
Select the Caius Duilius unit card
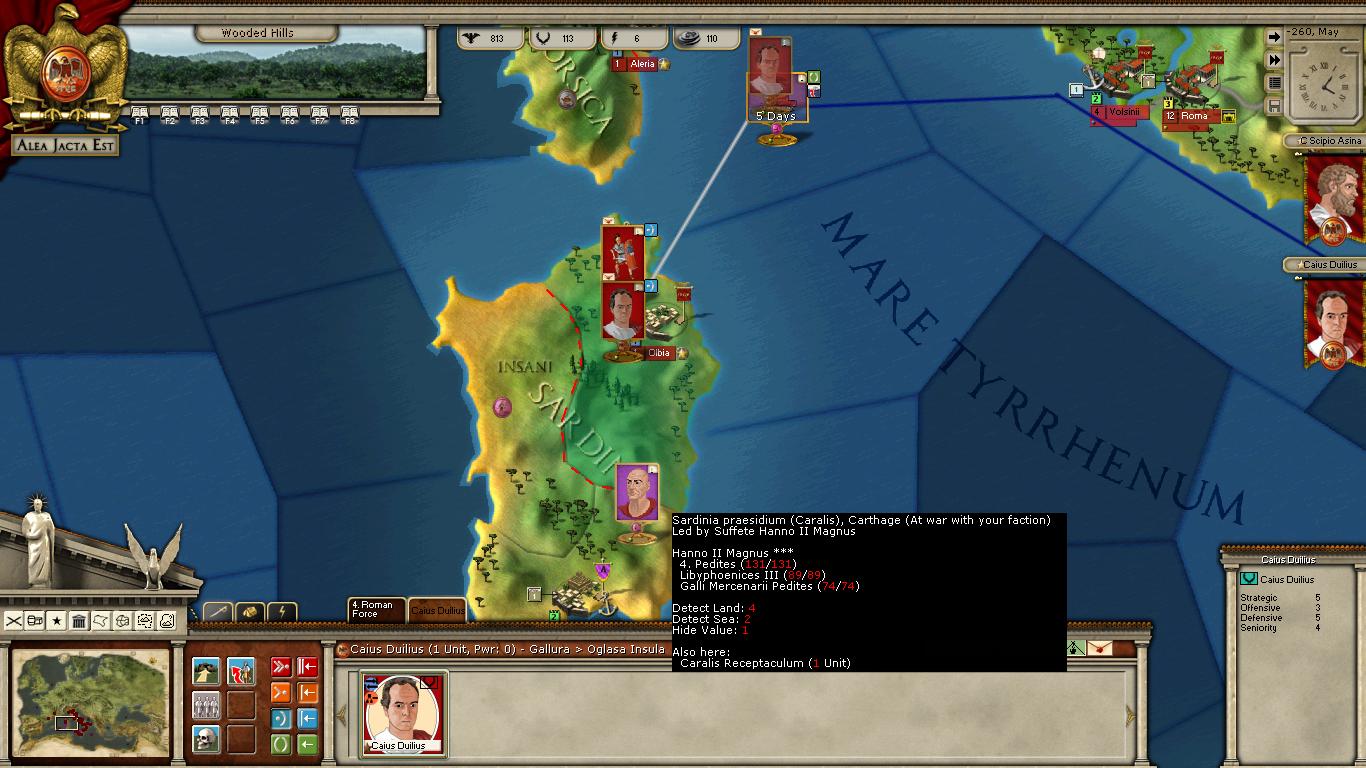[x=403, y=714]
